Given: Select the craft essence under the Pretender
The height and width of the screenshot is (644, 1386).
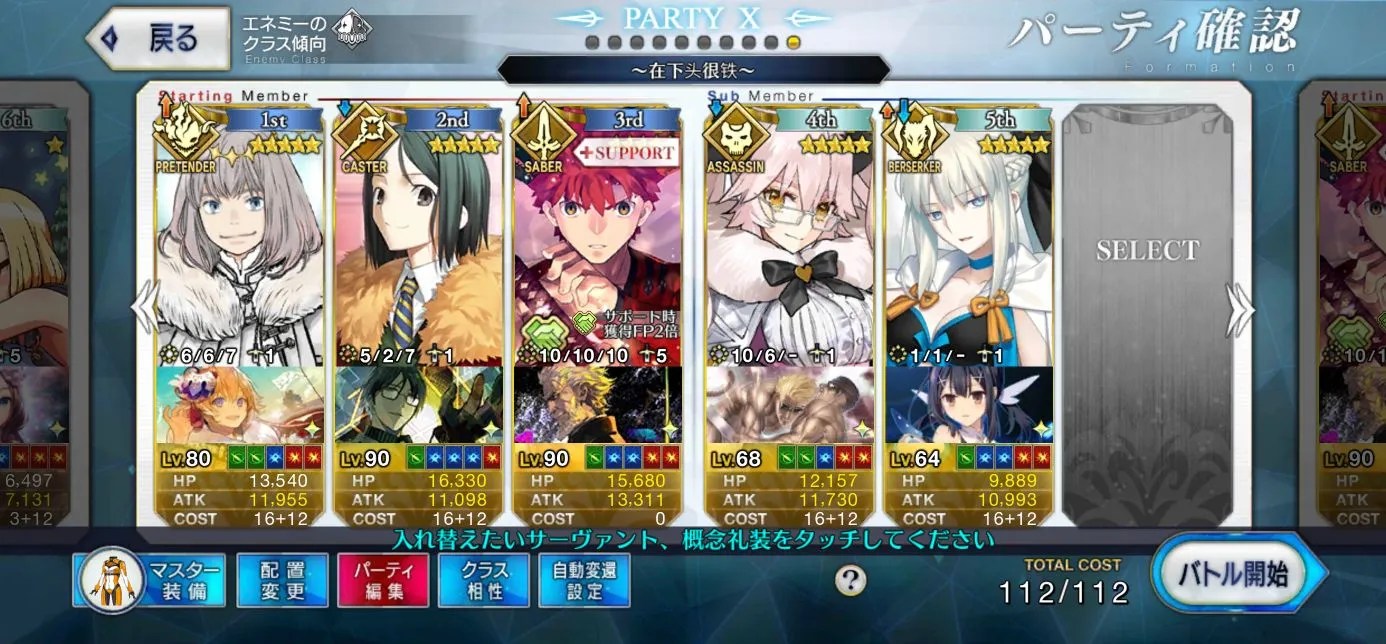Looking at the screenshot, I should click(x=240, y=405).
